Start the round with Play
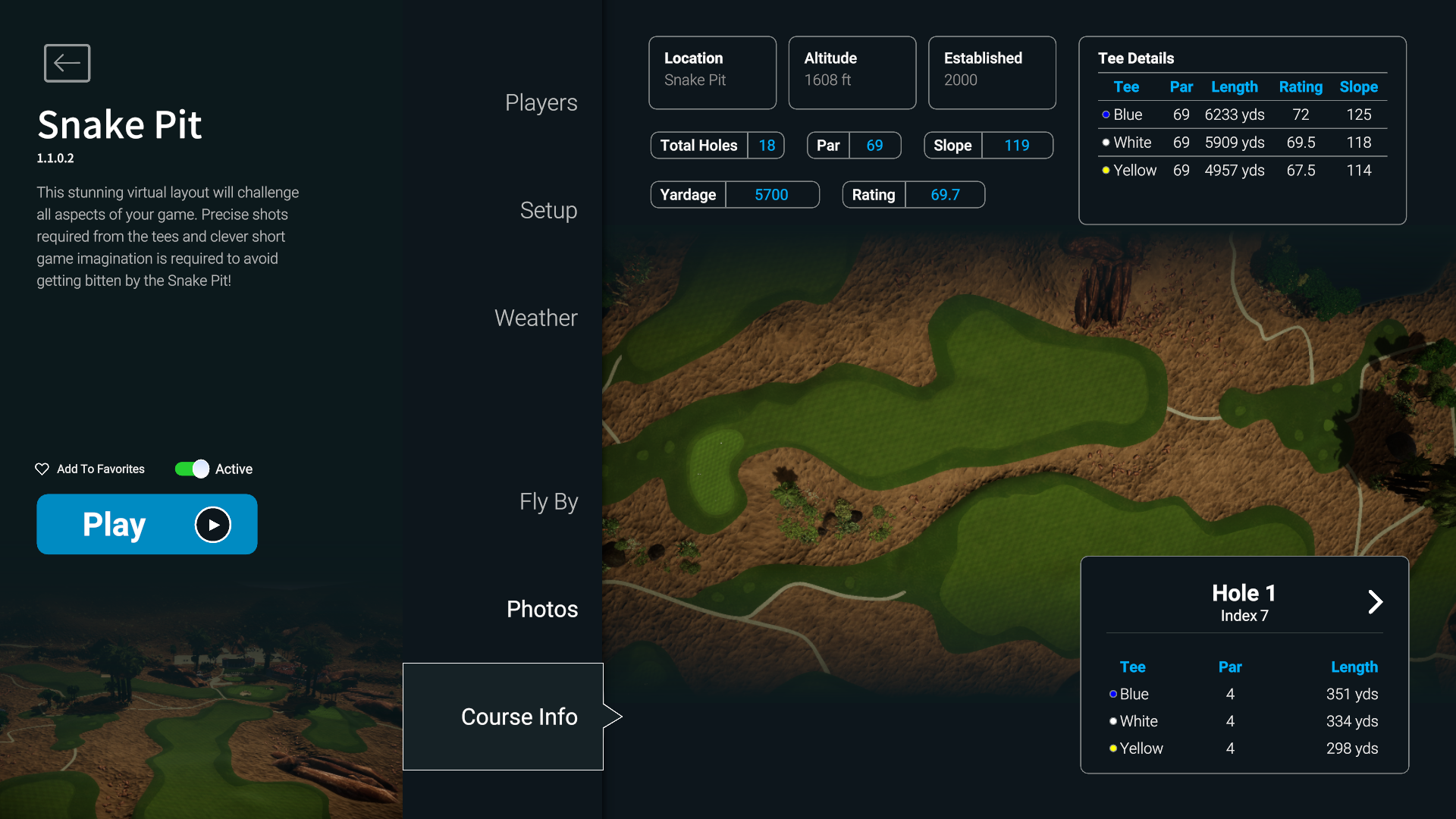1456x819 pixels. [x=147, y=524]
